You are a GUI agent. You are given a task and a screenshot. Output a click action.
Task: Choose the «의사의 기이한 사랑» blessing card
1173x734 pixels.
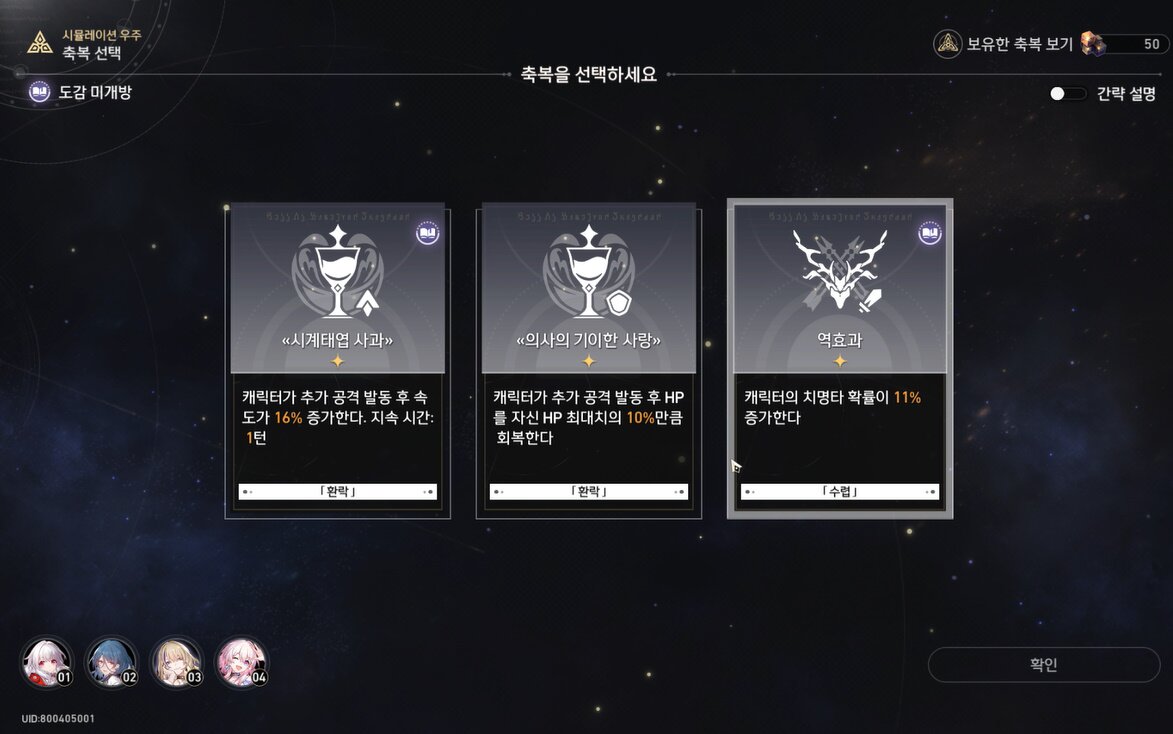589,360
